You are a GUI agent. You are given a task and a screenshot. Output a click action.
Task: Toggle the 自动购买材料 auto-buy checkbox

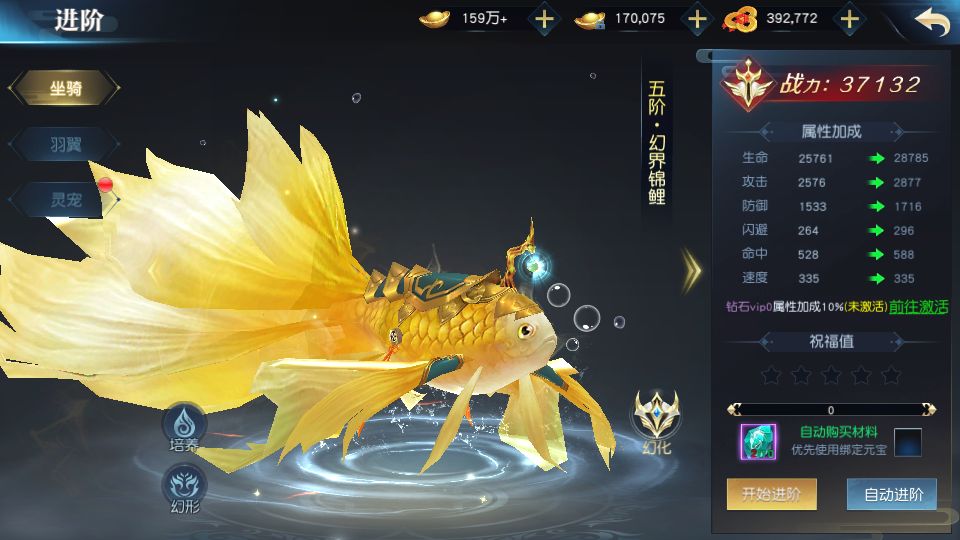(907, 442)
